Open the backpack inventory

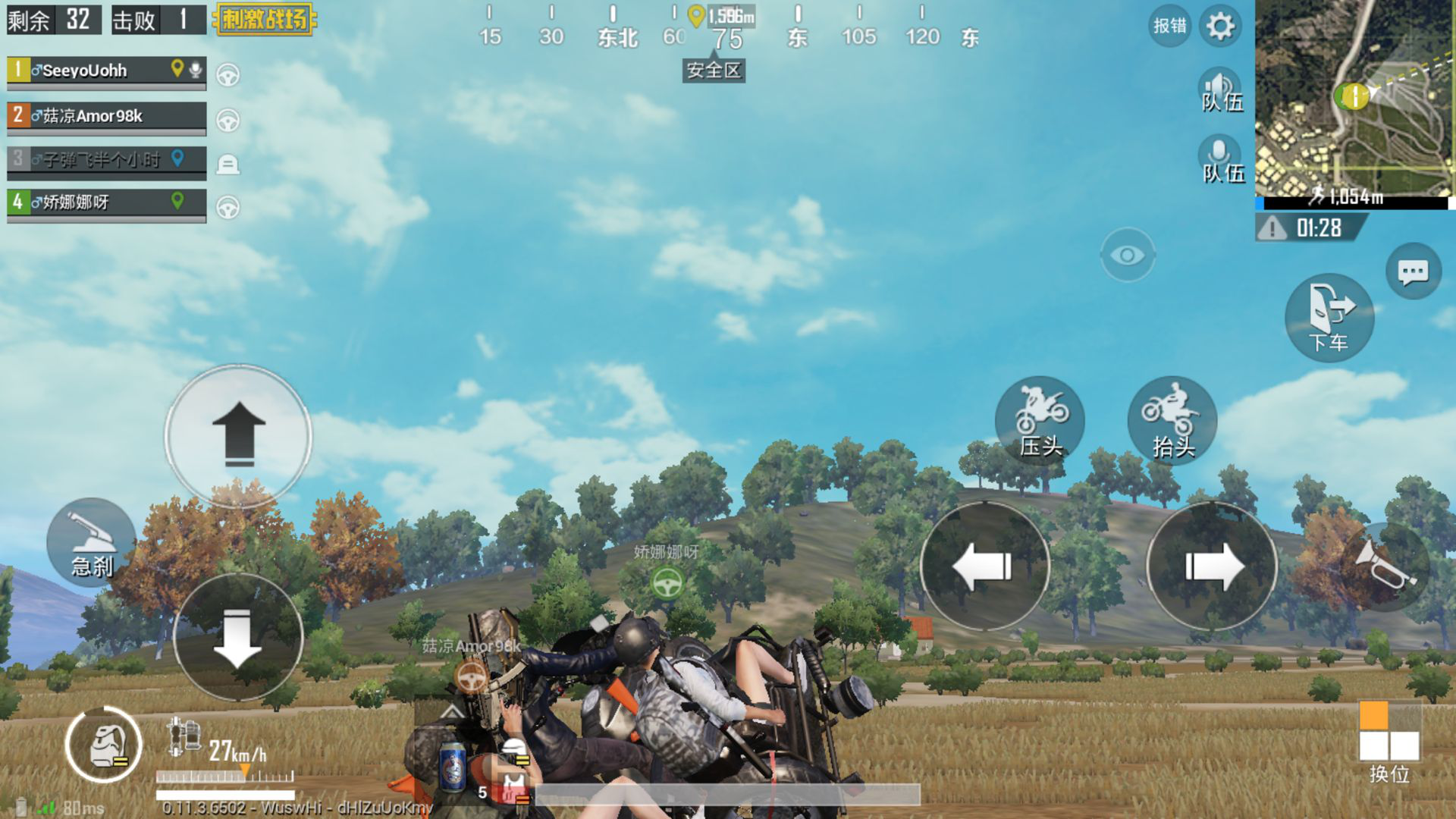coord(104,745)
